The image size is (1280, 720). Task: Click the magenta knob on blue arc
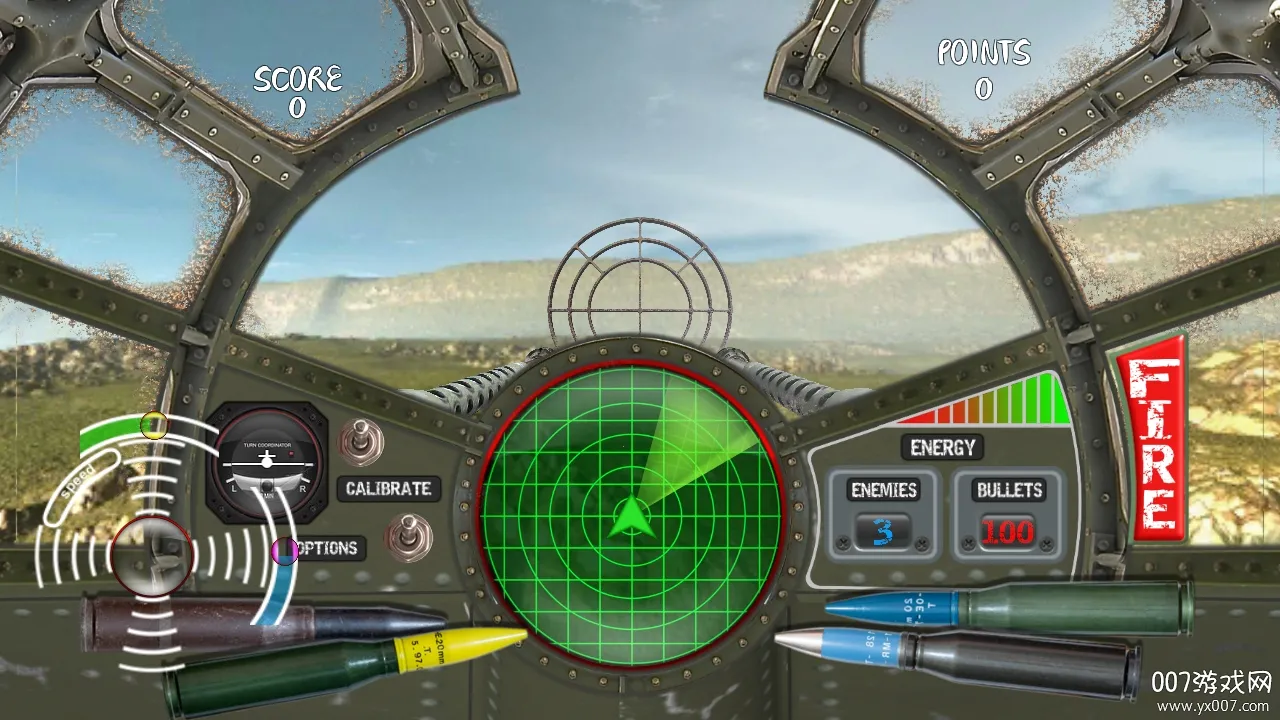point(284,550)
